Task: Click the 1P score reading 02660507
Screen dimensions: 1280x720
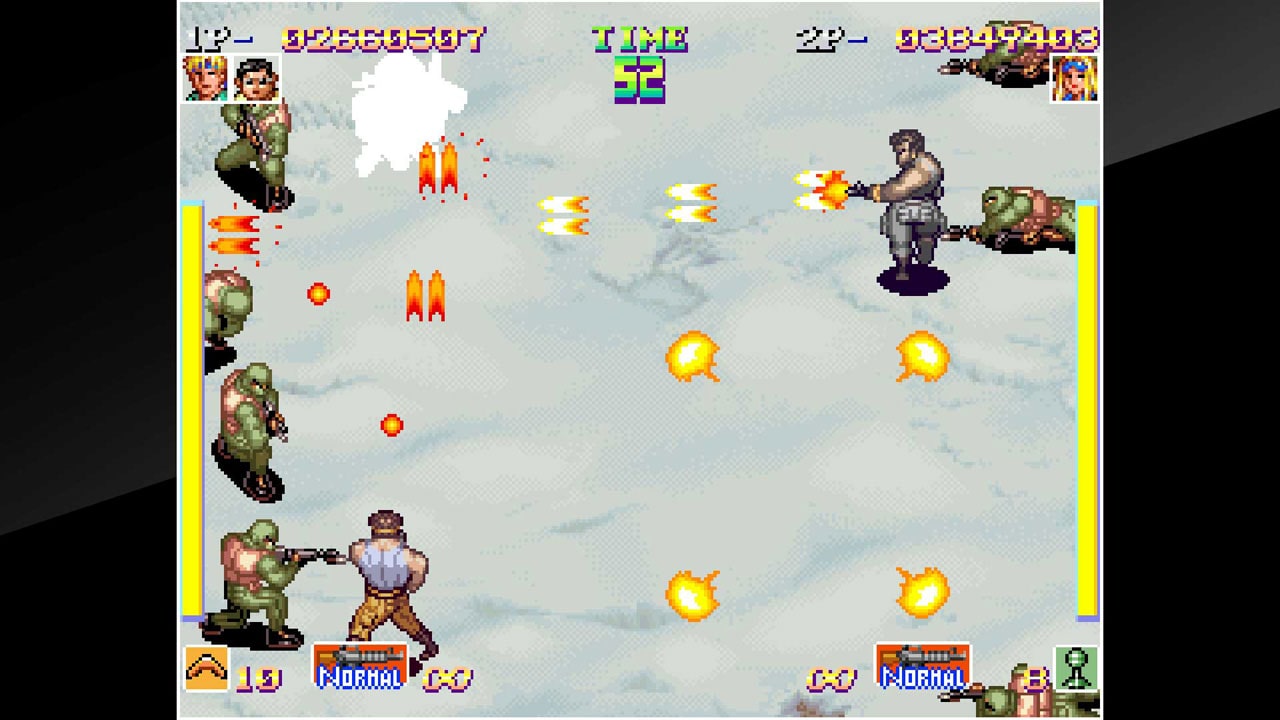Action: (x=383, y=38)
